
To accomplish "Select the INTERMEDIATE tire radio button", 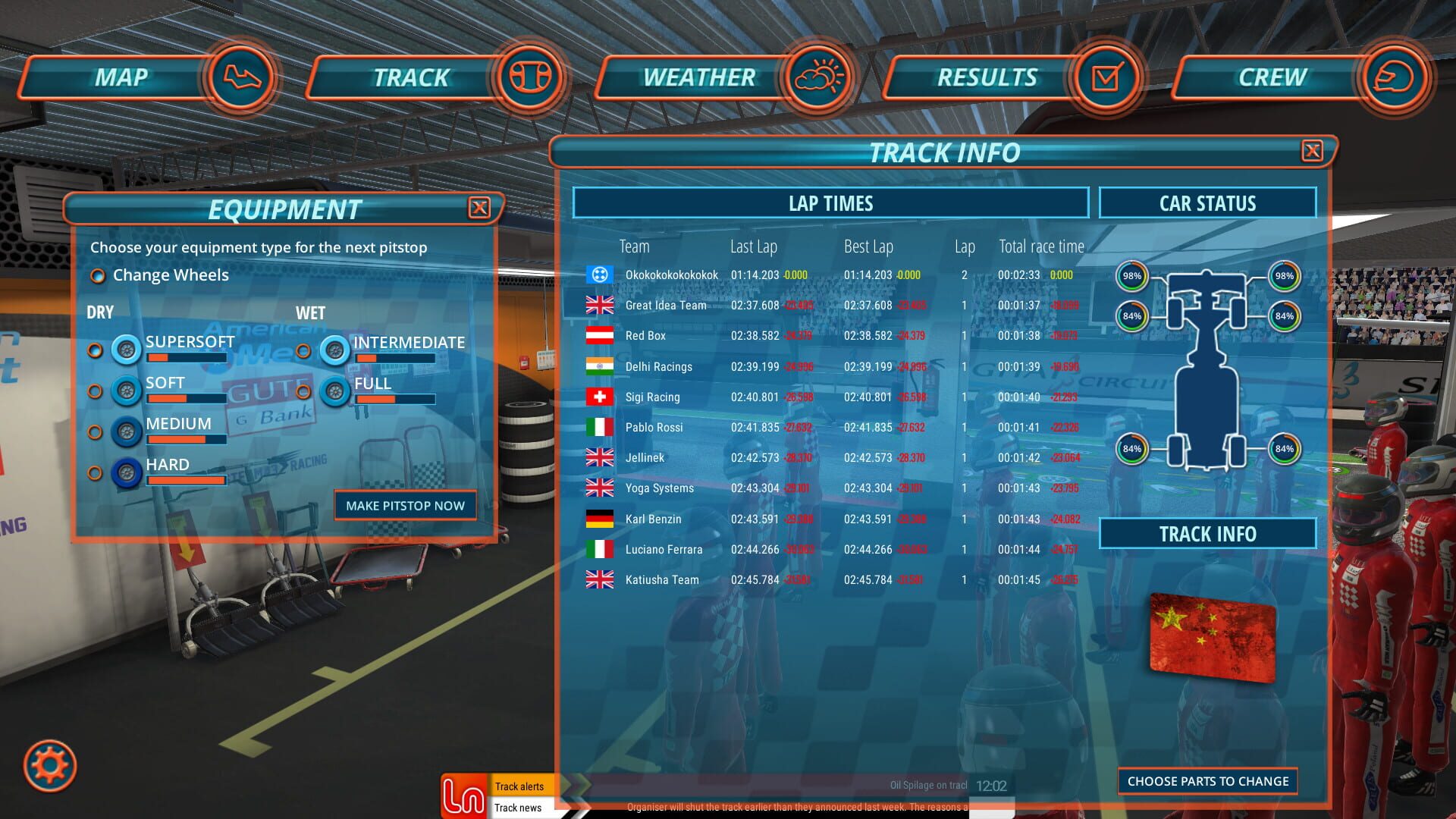I will (x=306, y=350).
